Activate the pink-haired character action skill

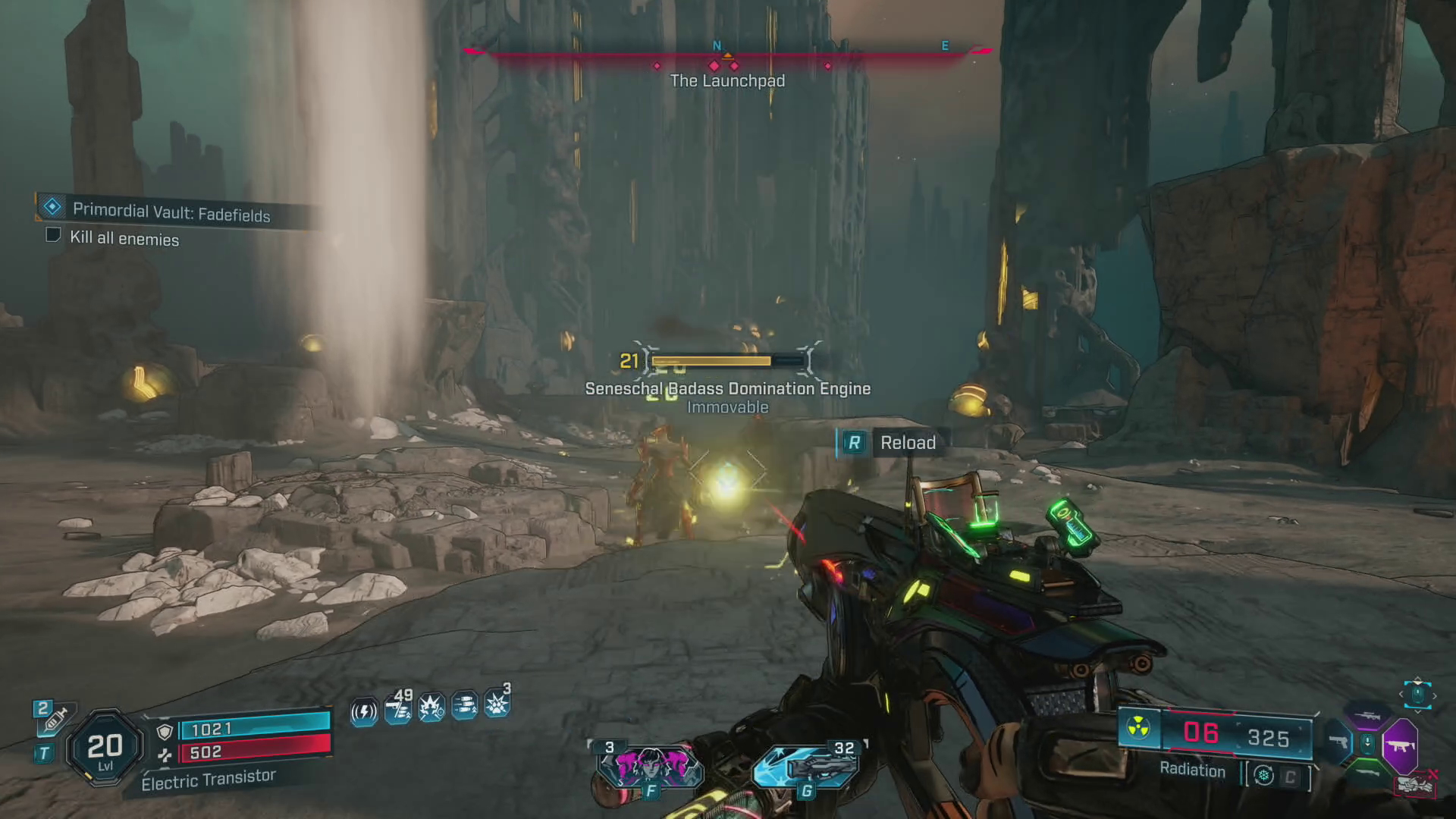[650, 767]
